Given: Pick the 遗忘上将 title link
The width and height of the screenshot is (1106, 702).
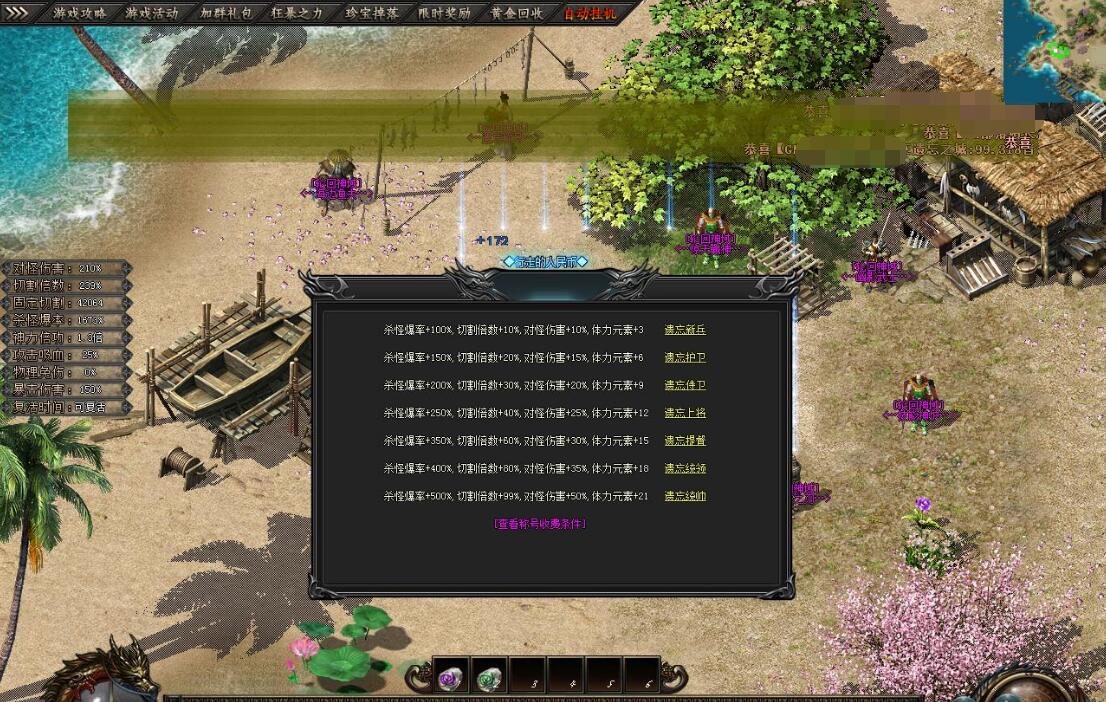Looking at the screenshot, I should [685, 413].
